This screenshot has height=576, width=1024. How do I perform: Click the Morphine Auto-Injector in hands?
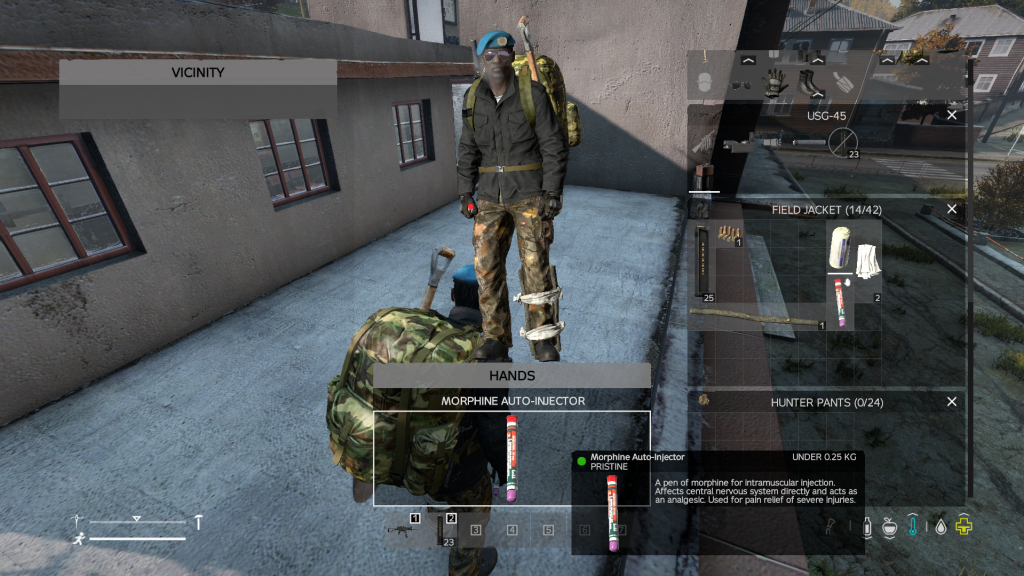(x=512, y=458)
